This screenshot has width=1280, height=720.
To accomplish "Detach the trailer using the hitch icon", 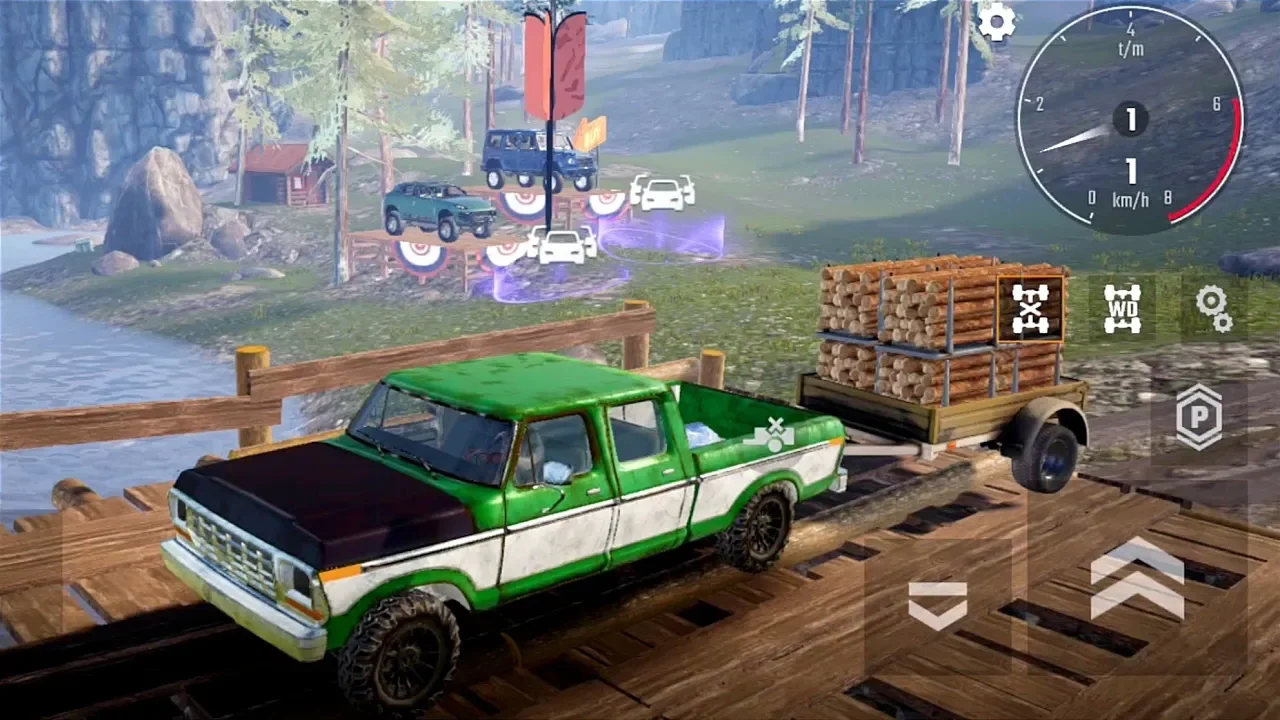I will (774, 434).
